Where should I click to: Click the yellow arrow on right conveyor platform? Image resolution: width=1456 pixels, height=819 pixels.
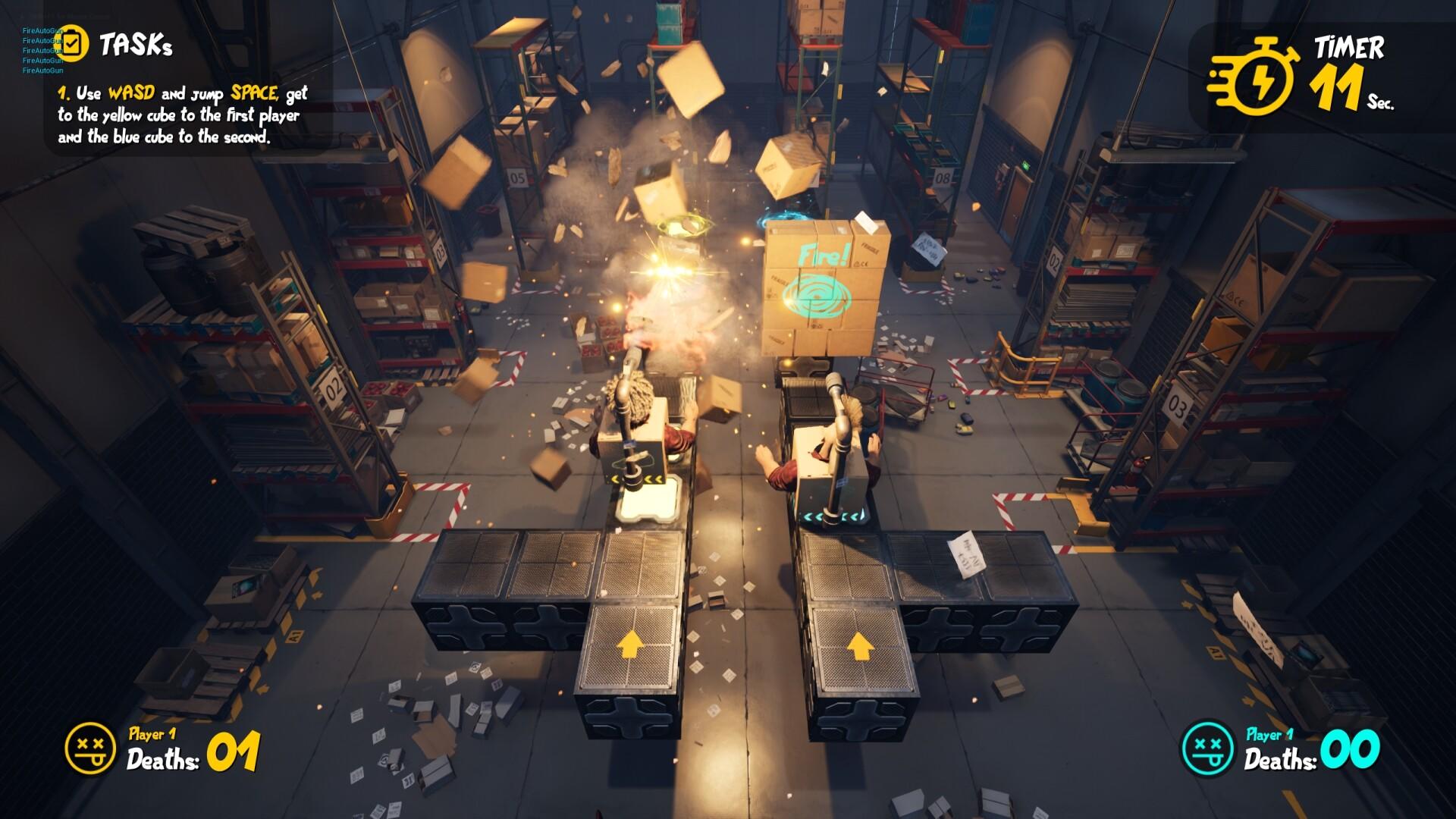[x=862, y=648]
